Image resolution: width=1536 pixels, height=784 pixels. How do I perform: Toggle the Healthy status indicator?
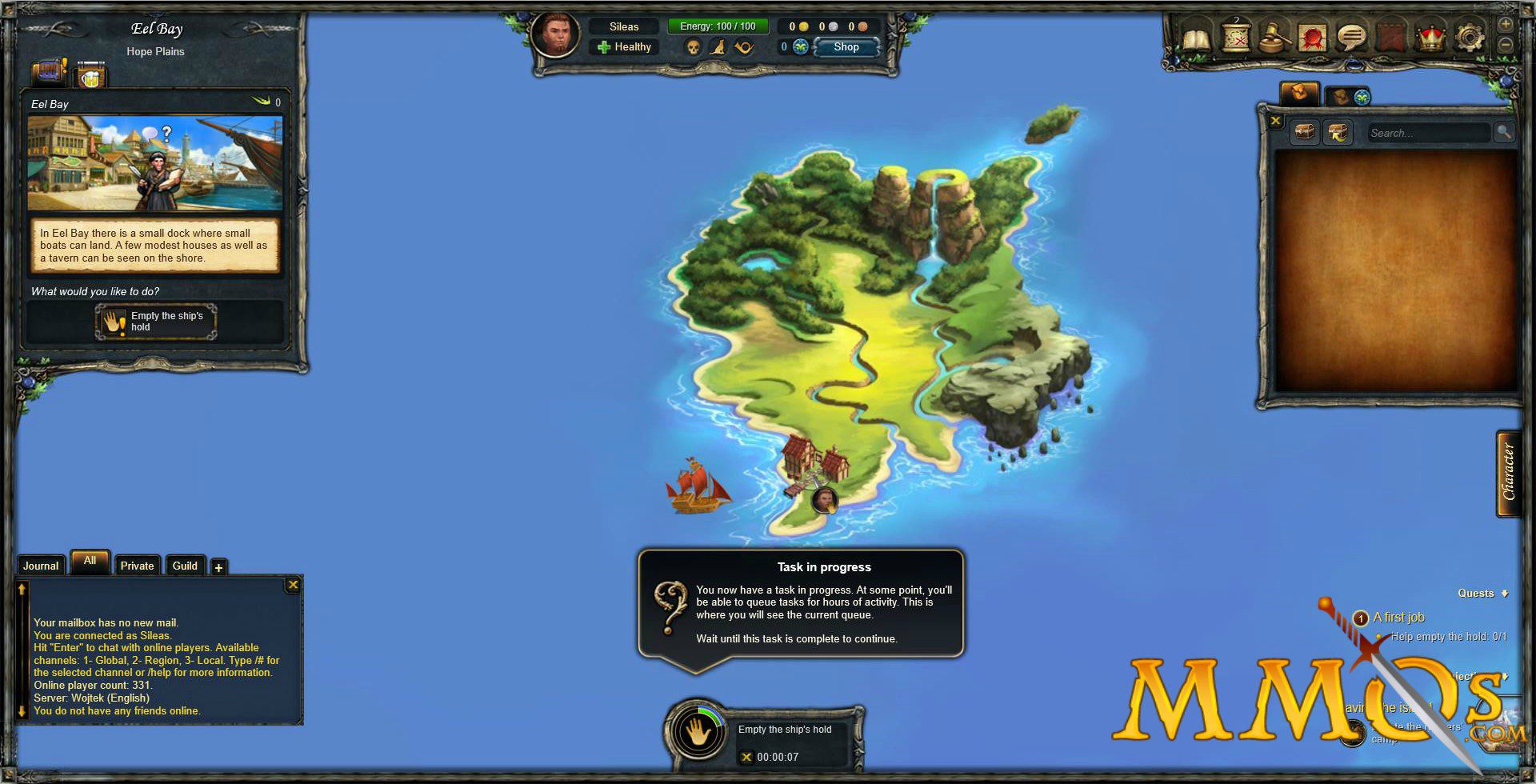tap(625, 47)
